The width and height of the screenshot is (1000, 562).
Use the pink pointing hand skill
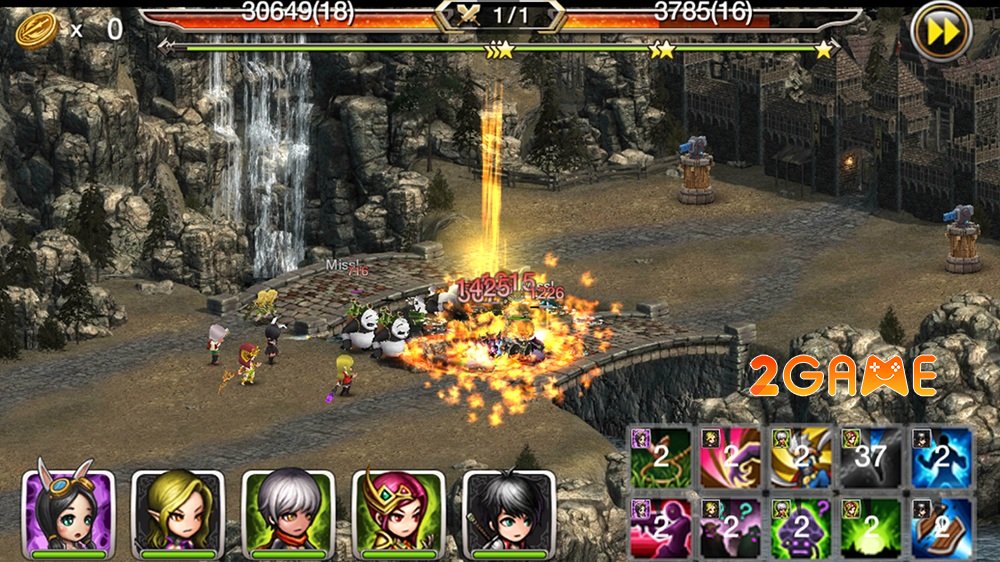tap(731, 457)
